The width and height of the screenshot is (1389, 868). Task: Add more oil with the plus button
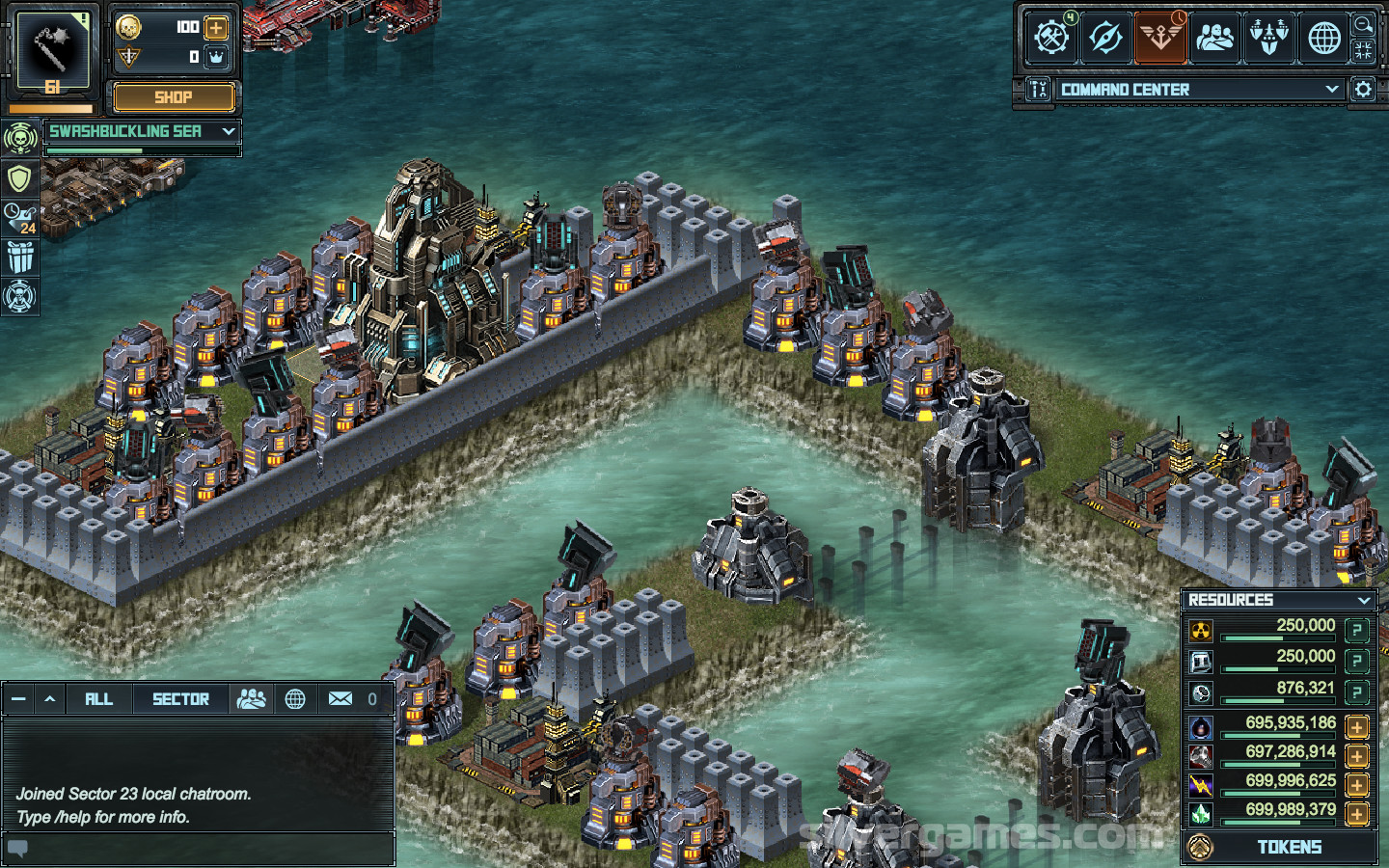pyautogui.click(x=1357, y=727)
